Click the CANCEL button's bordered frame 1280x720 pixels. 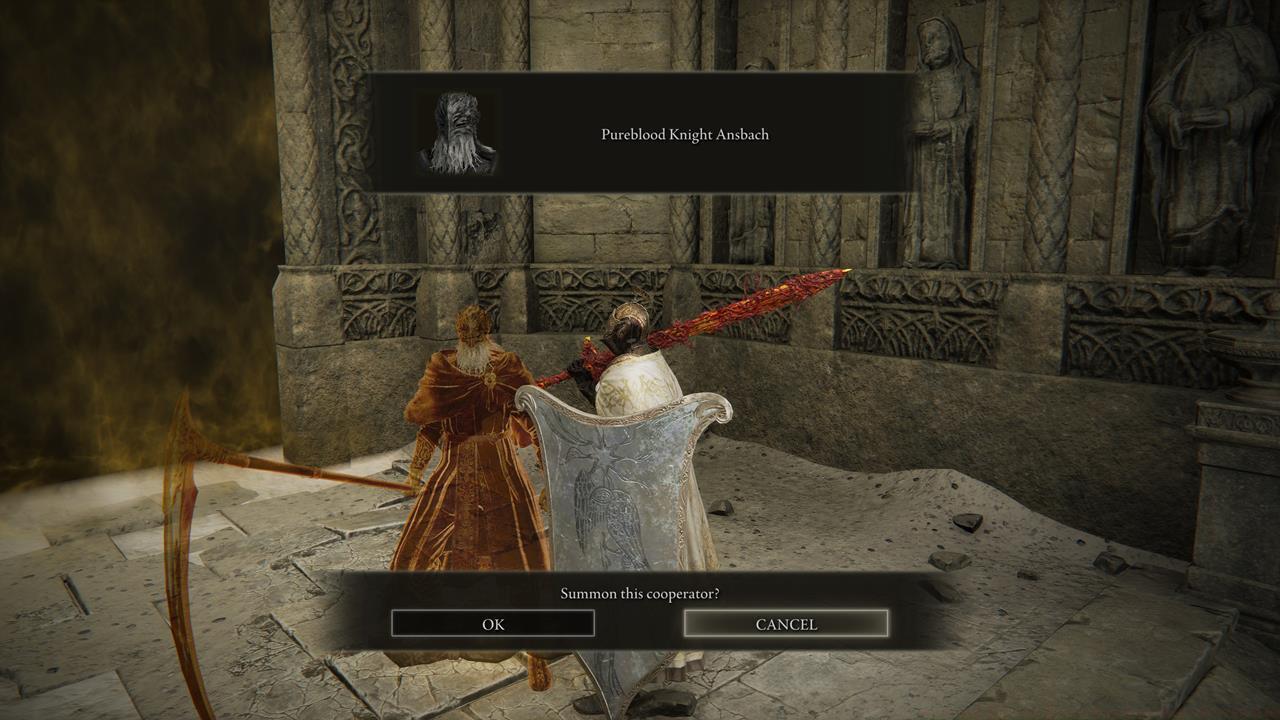tap(785, 612)
